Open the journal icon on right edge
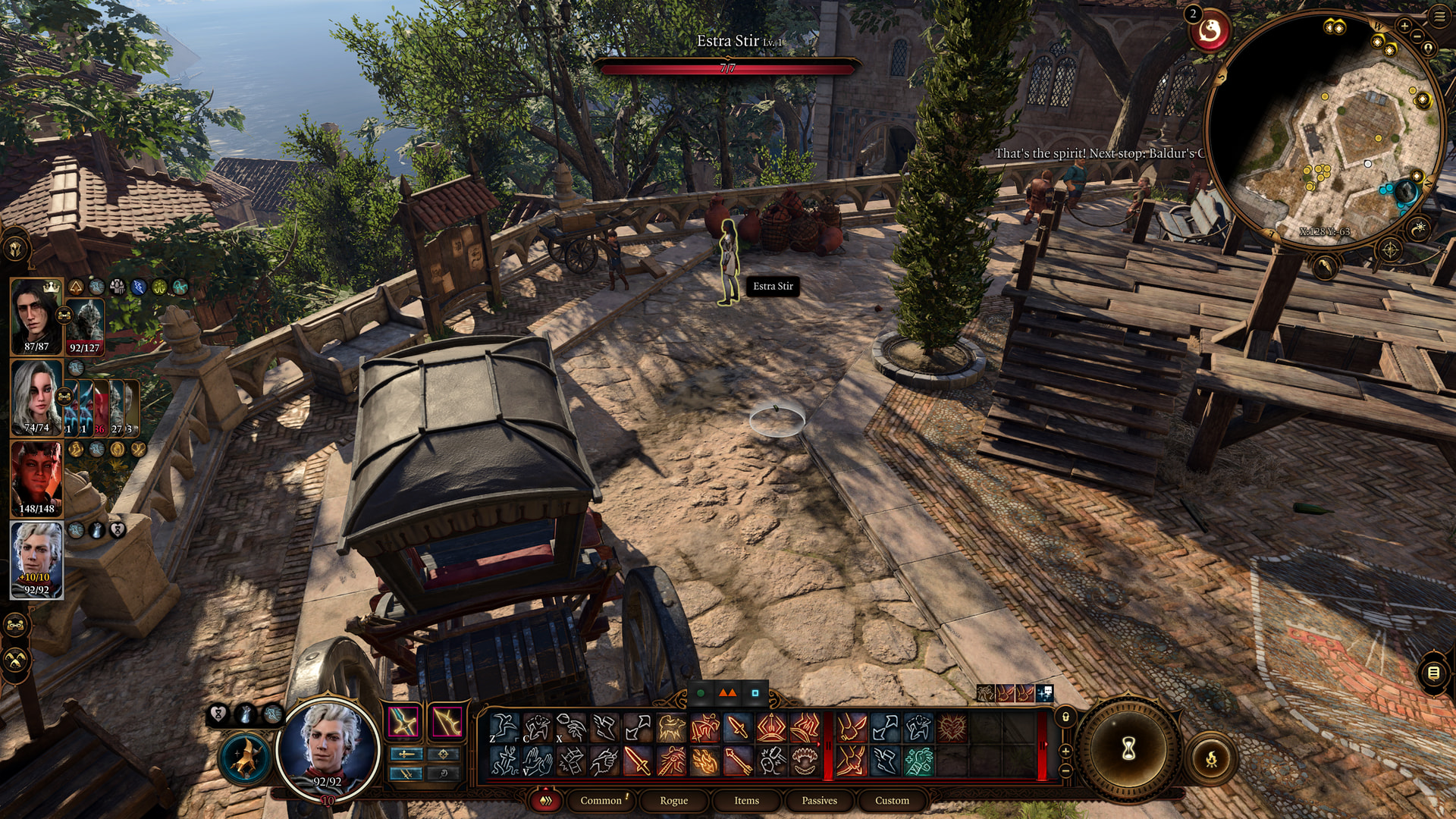The width and height of the screenshot is (1456, 819). (x=1433, y=673)
